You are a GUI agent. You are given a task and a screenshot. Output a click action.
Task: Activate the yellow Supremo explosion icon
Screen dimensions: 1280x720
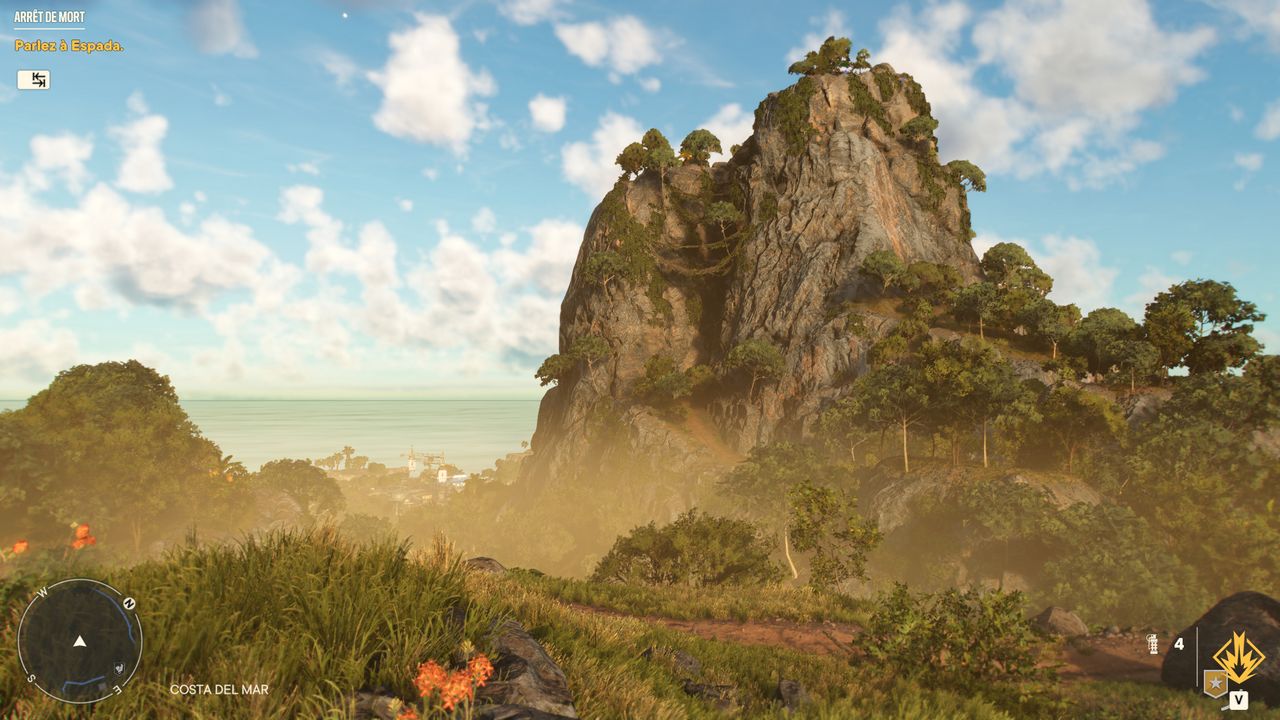click(1239, 657)
